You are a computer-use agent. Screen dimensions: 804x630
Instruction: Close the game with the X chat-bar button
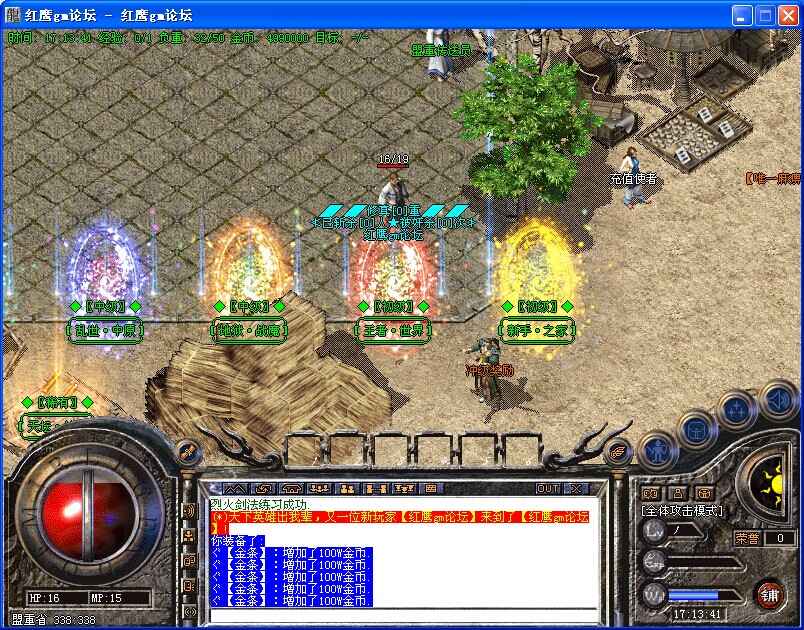[x=575, y=488]
